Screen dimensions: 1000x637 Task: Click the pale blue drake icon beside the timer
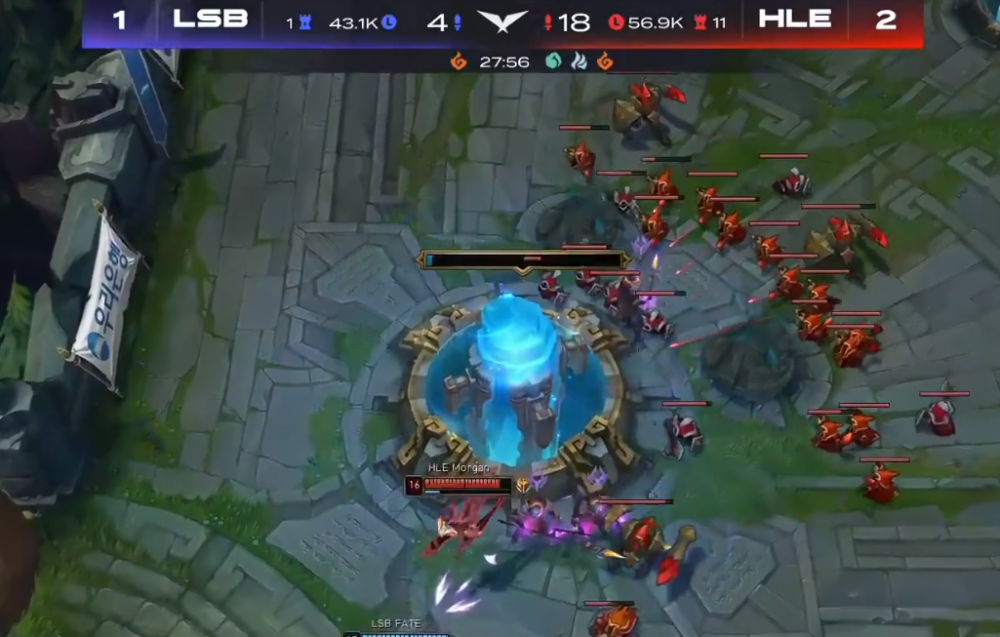578,62
